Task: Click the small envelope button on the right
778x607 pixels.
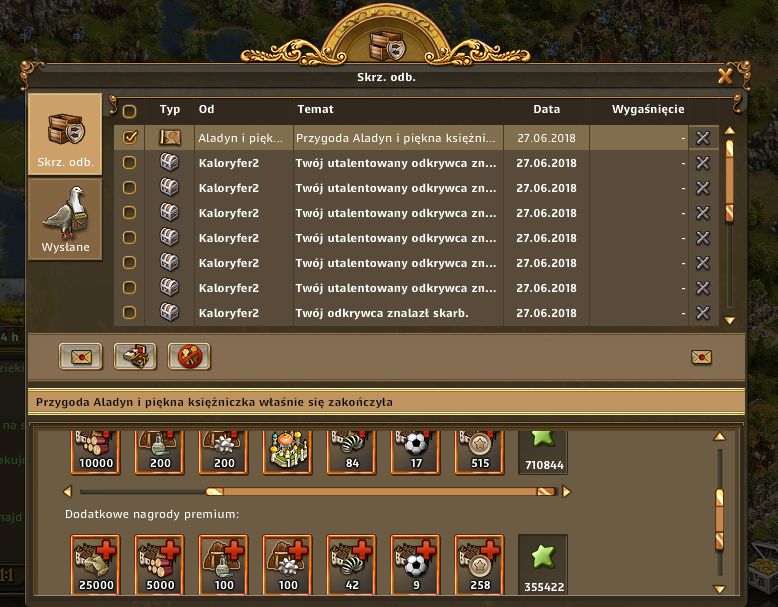Action: point(701,357)
